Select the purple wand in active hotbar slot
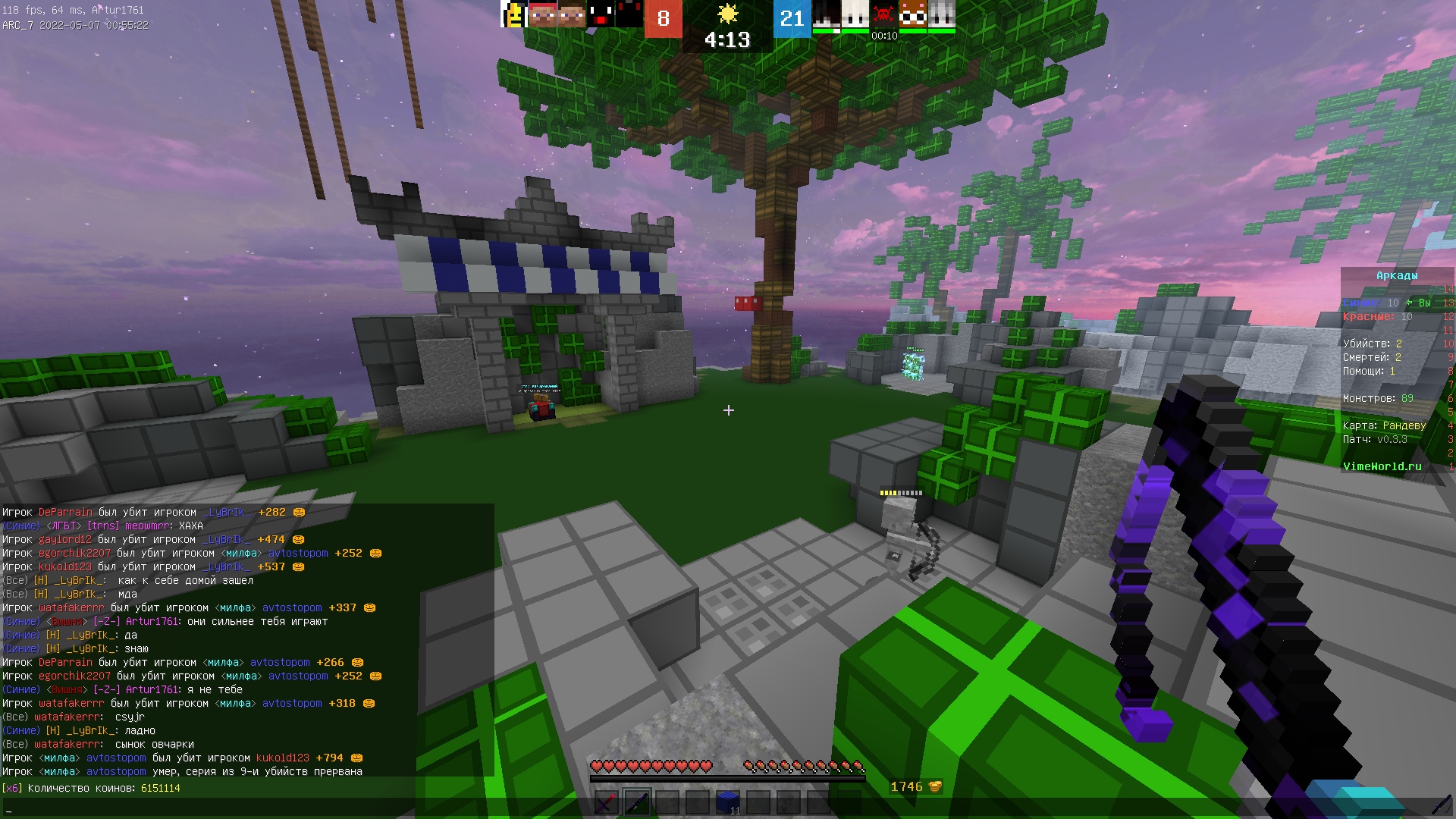Image resolution: width=1456 pixels, height=819 pixels. point(639,802)
